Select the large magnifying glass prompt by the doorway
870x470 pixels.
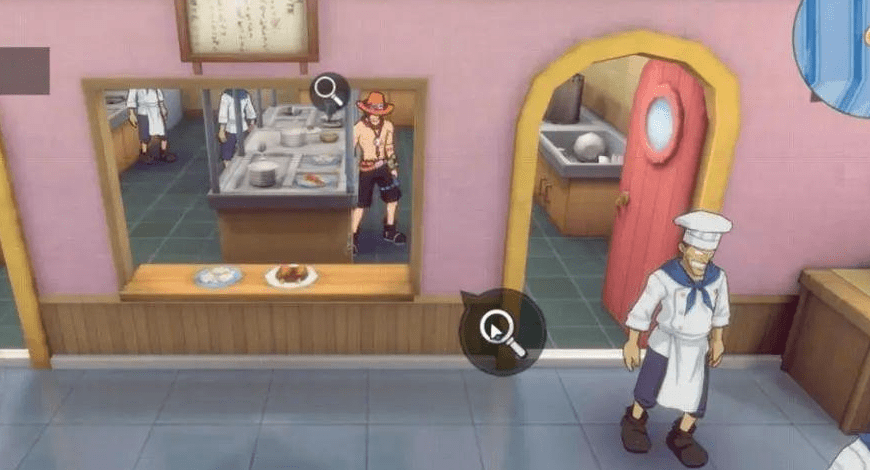tap(502, 332)
